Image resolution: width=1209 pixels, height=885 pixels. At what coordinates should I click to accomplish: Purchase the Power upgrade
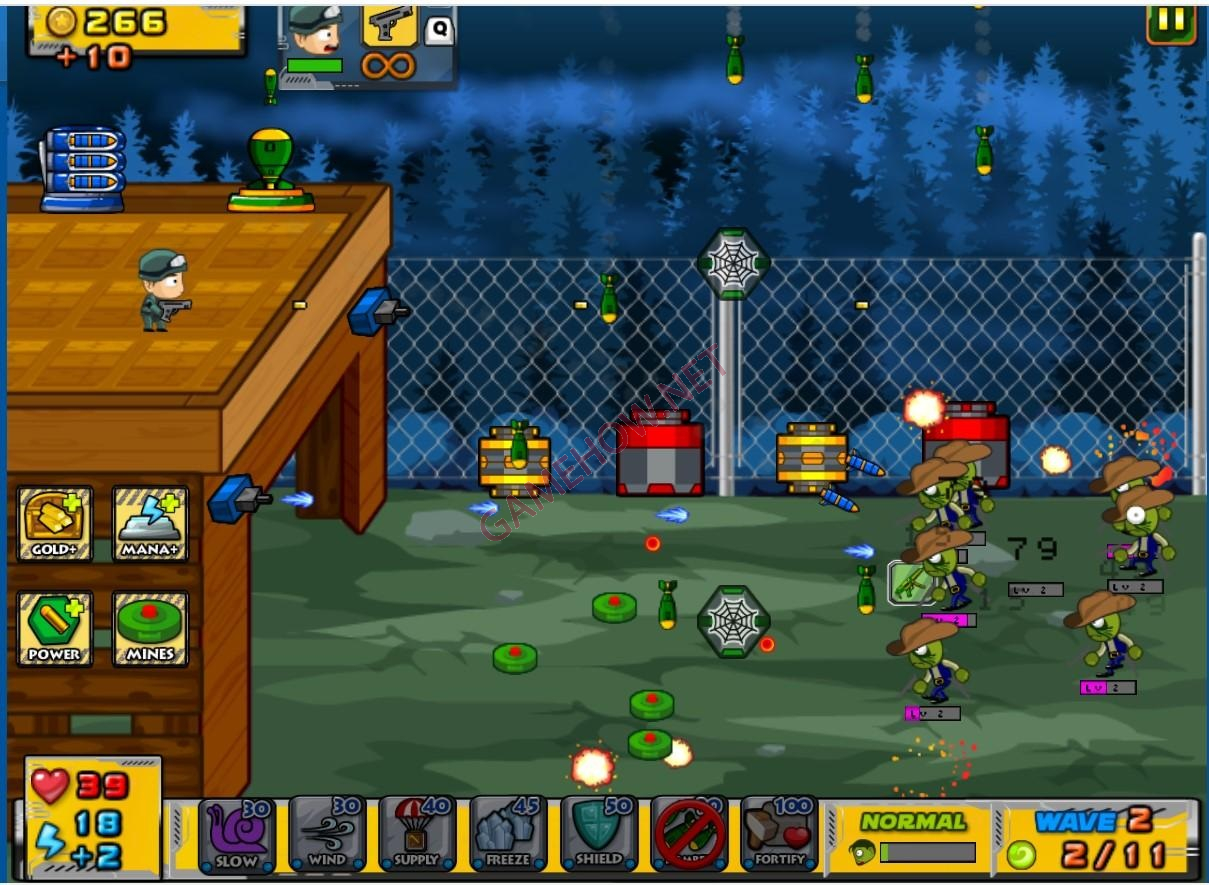pos(55,628)
